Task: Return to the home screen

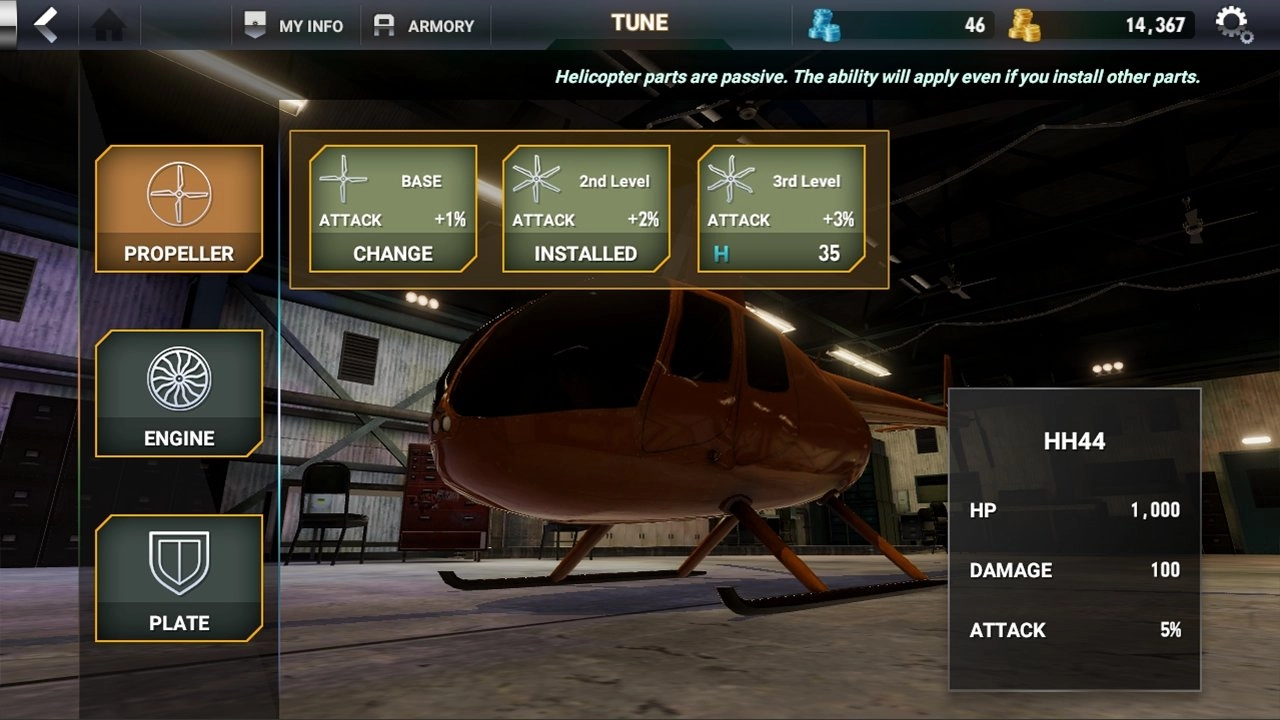Action: [x=108, y=25]
